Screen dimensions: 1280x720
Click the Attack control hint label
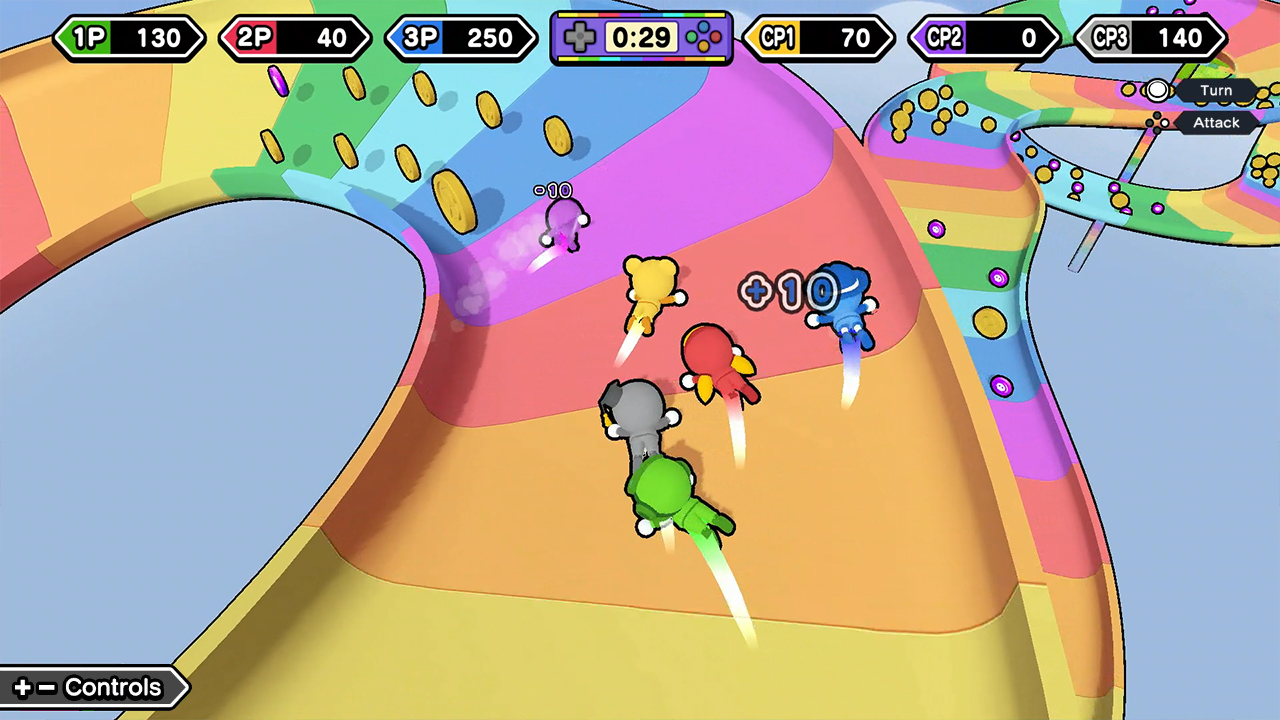click(1216, 122)
